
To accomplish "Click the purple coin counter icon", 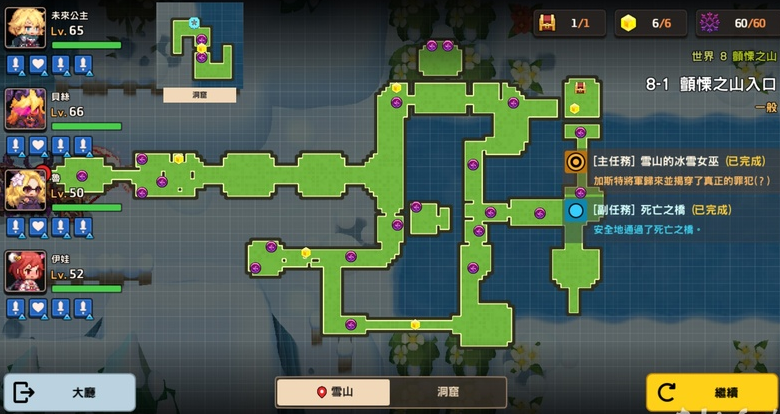I will (709, 22).
